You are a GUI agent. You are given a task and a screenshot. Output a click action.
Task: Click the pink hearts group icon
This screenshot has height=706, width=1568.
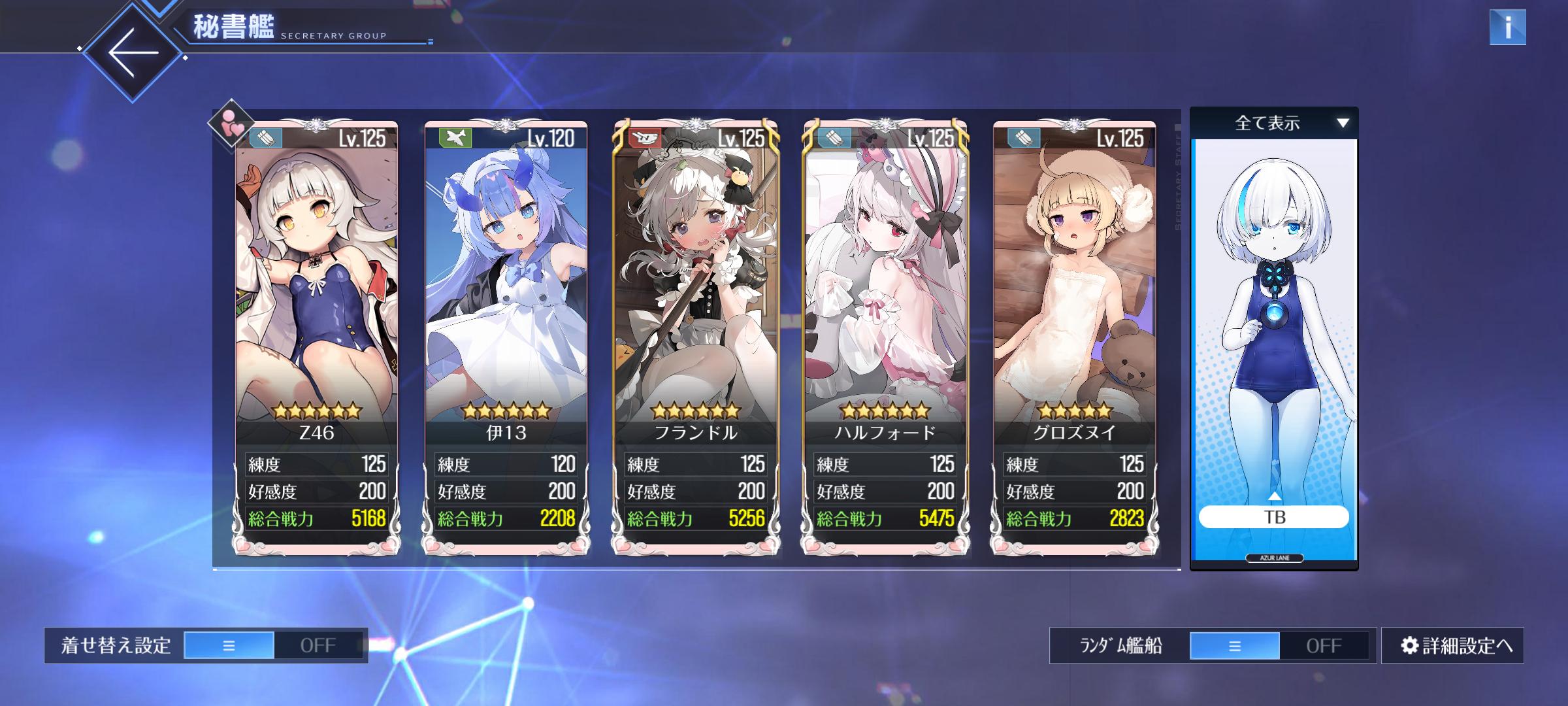pos(231,124)
